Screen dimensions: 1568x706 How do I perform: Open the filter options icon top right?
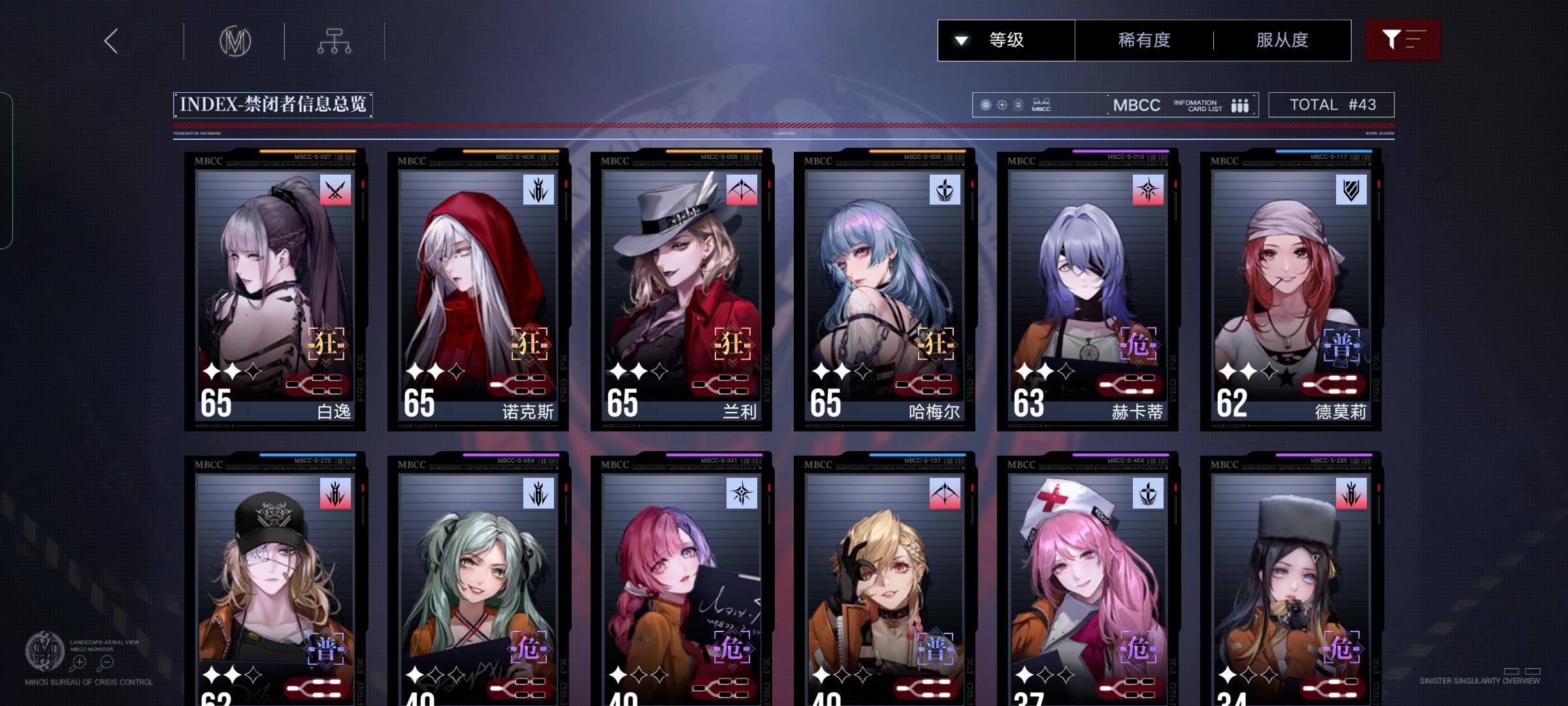tap(1402, 40)
